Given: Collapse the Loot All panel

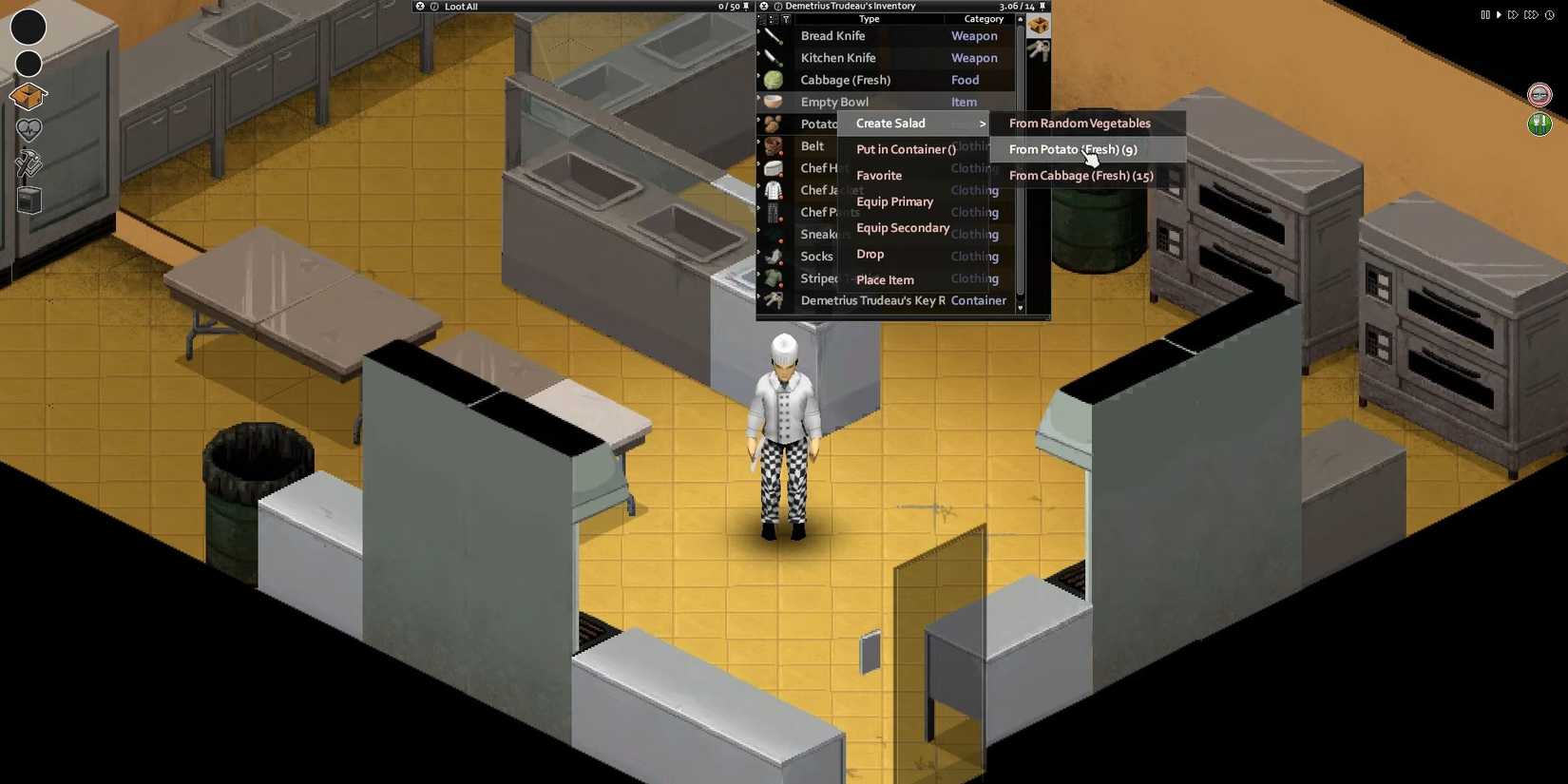Looking at the screenshot, I should [420, 7].
